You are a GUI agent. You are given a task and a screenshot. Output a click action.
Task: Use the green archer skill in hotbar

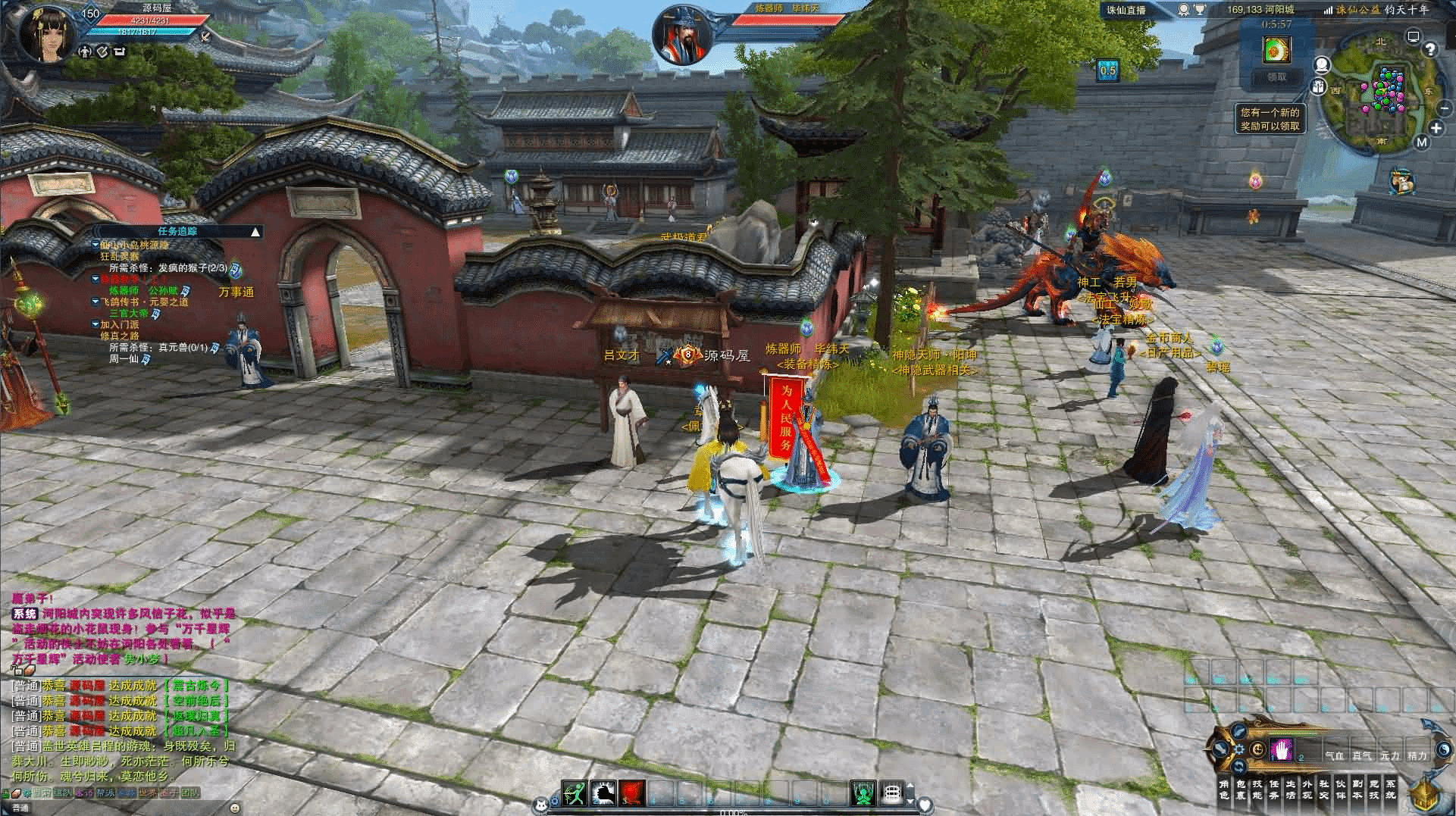click(575, 793)
